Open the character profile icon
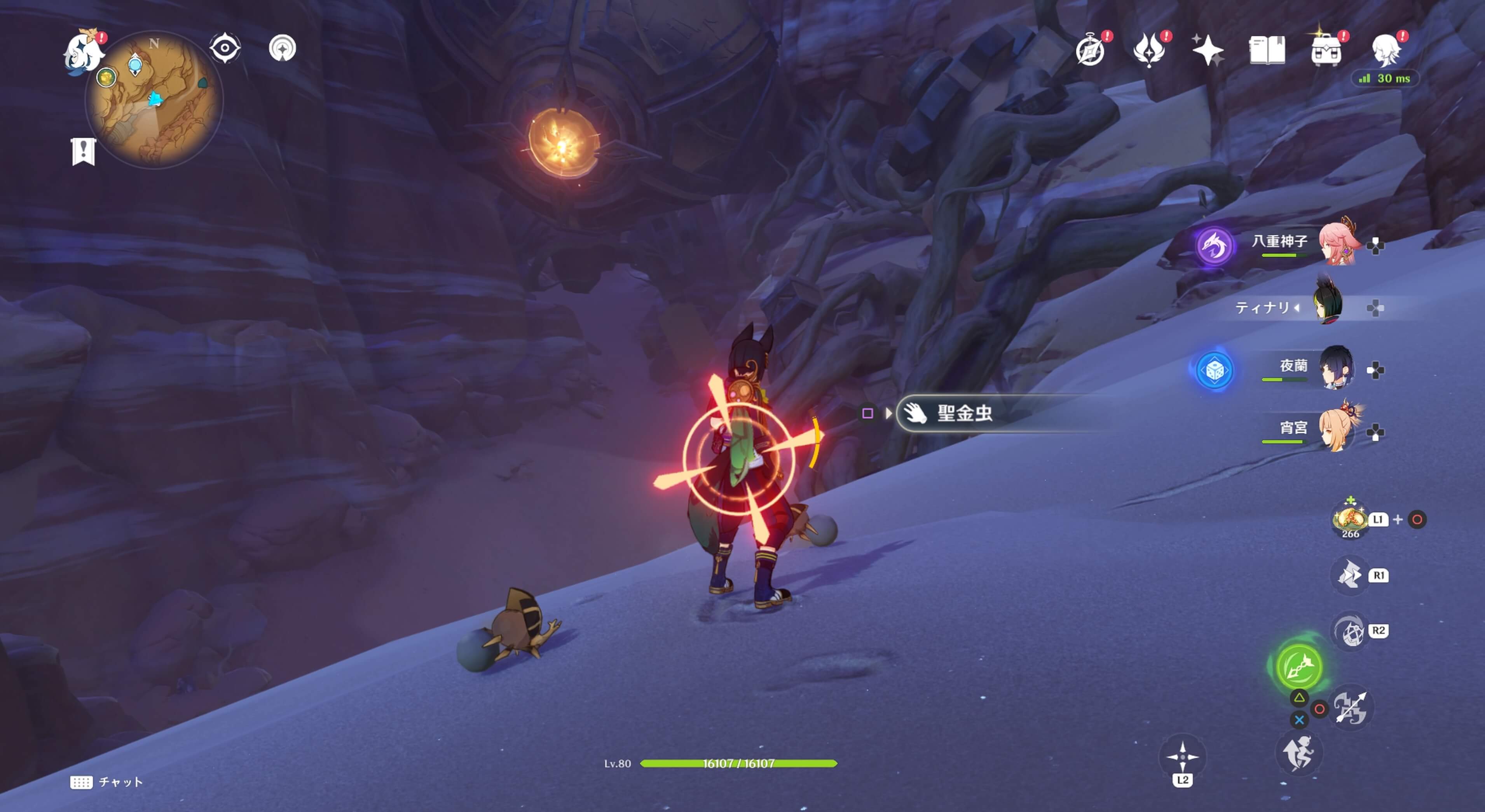The width and height of the screenshot is (1485, 812). click(1386, 50)
